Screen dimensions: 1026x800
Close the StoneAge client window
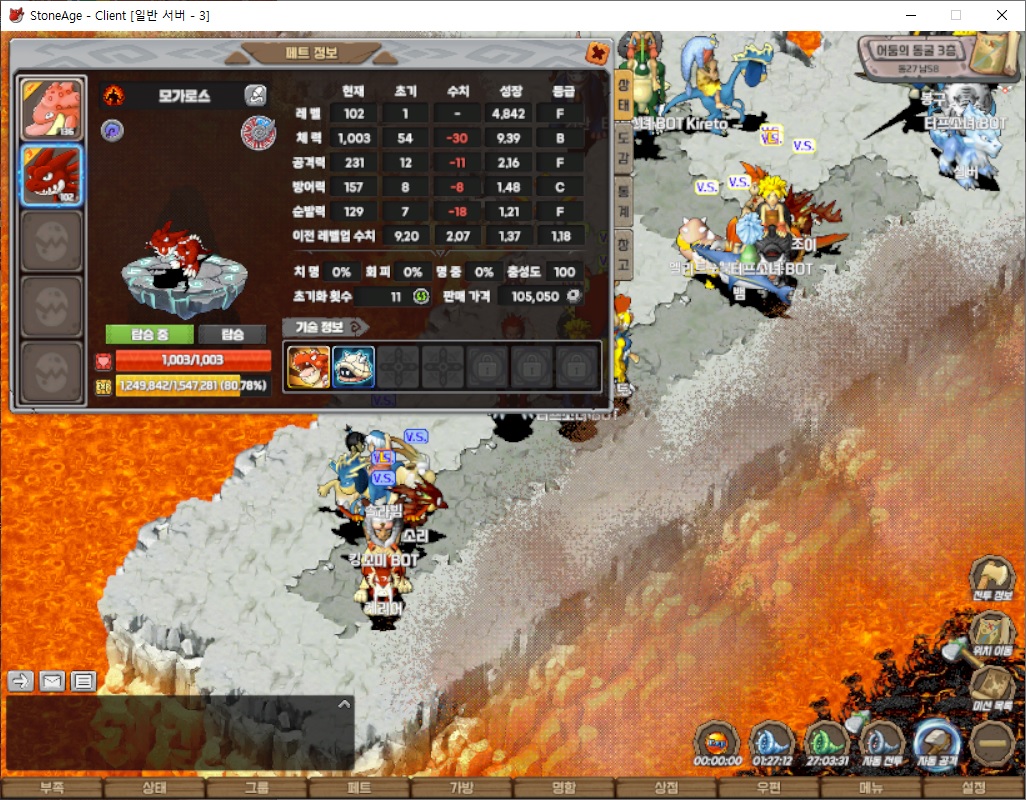coord(1002,15)
